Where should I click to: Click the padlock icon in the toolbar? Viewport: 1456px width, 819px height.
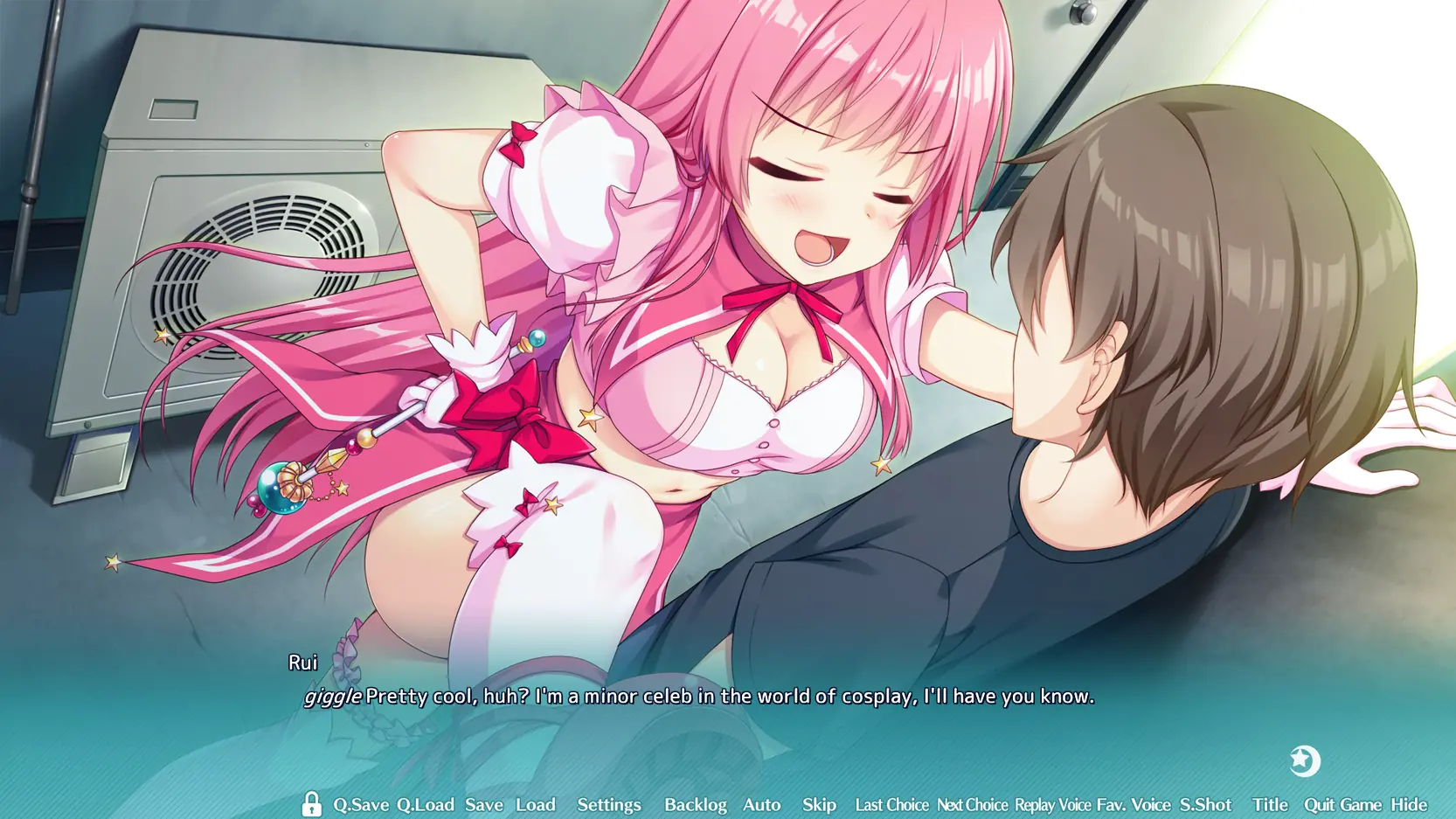[311, 804]
